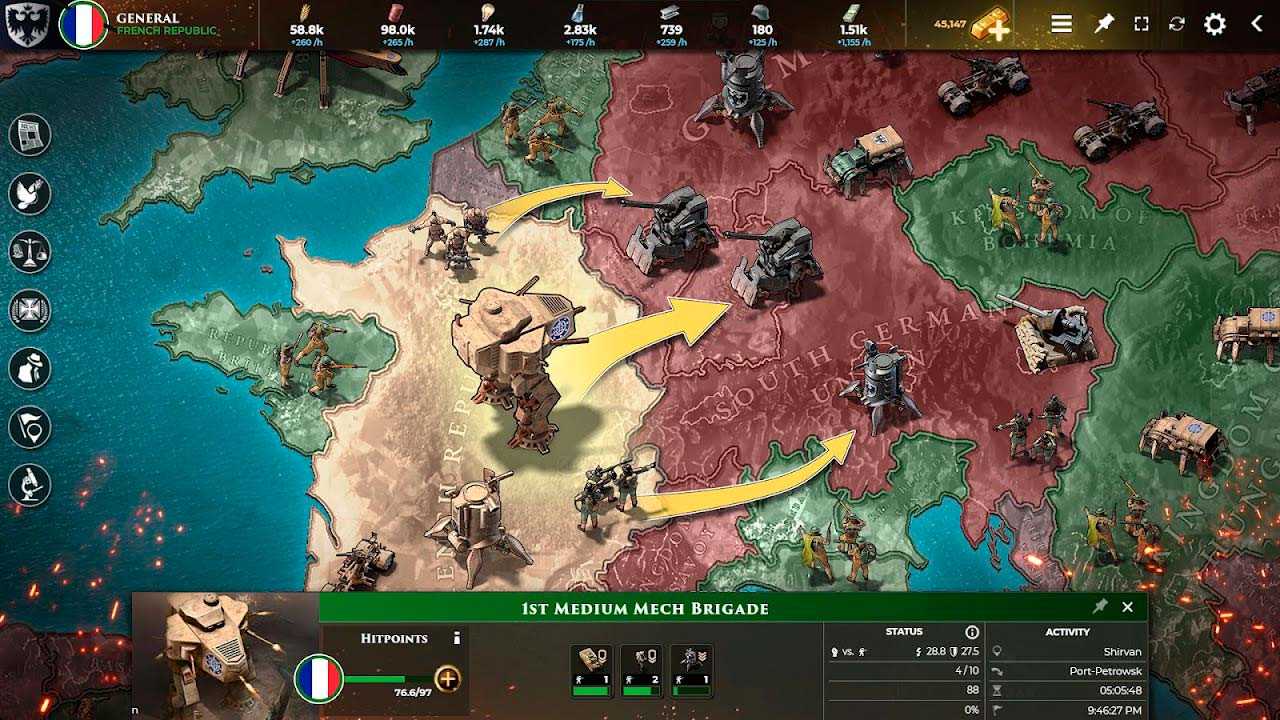Click the black eagle emblem icon

pos(24,24)
